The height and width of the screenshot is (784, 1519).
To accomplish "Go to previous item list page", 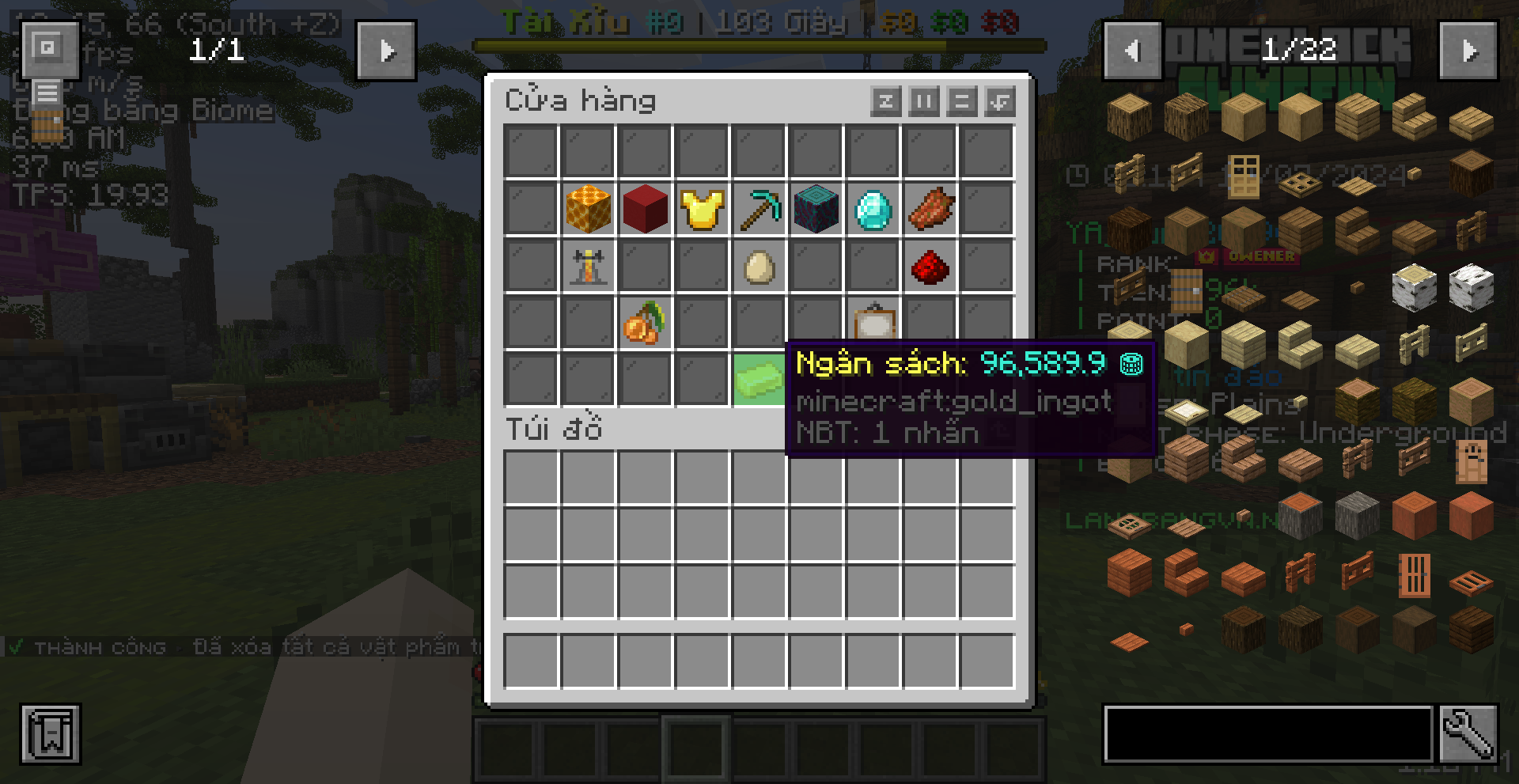I will coord(1132,51).
